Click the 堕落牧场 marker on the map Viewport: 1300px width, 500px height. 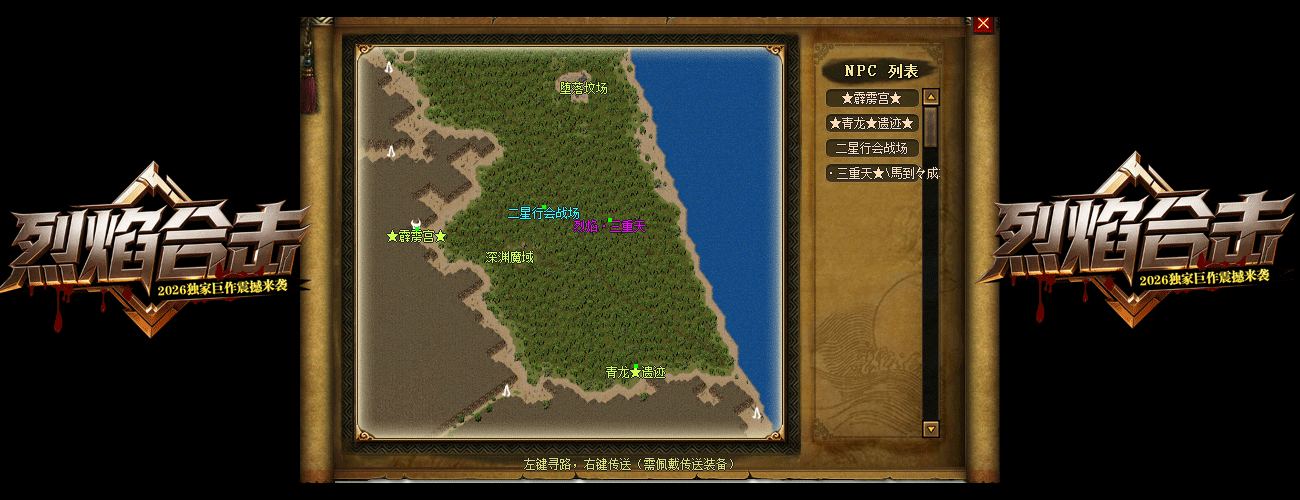click(x=584, y=88)
